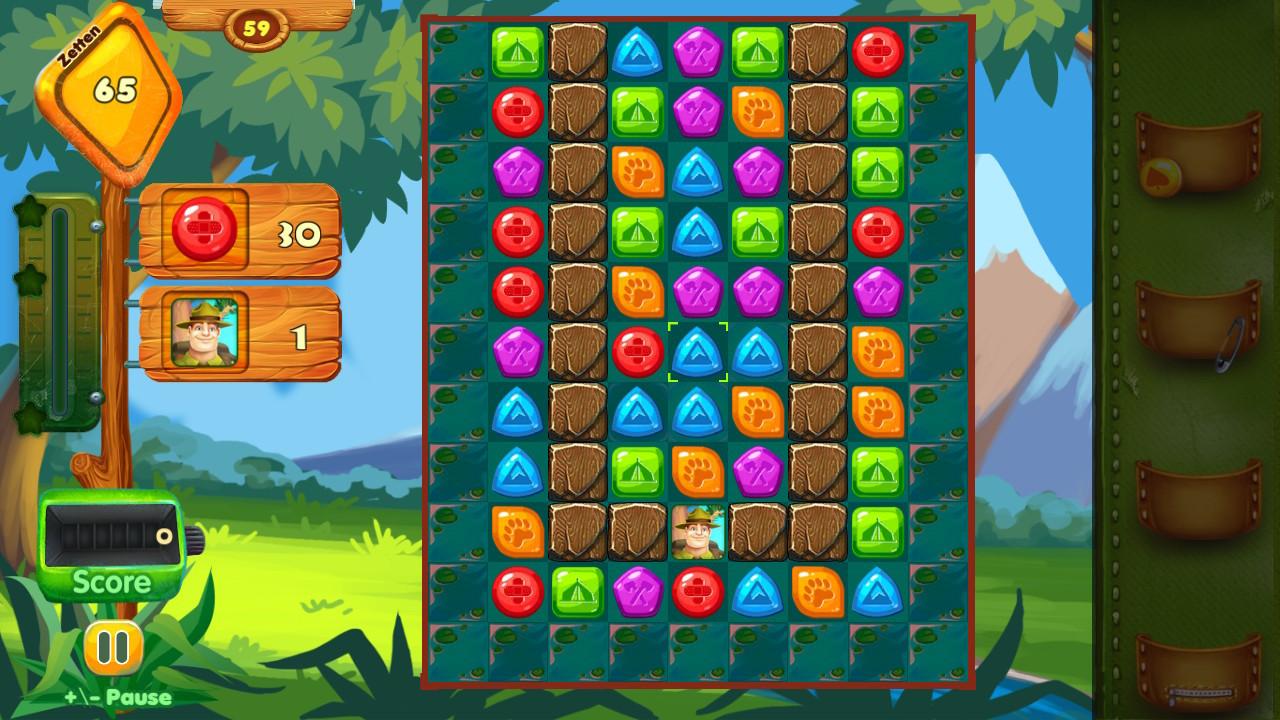Select a green tent tile
Viewport: 1280px width, 720px height.
click(x=517, y=52)
